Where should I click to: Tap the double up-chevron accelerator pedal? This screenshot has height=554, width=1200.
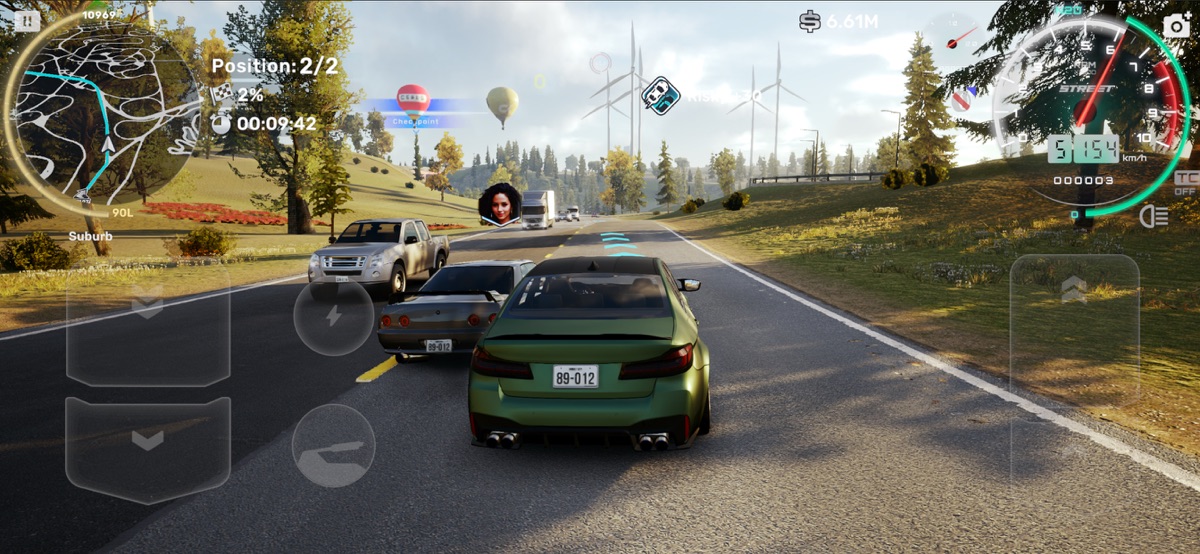[1074, 330]
